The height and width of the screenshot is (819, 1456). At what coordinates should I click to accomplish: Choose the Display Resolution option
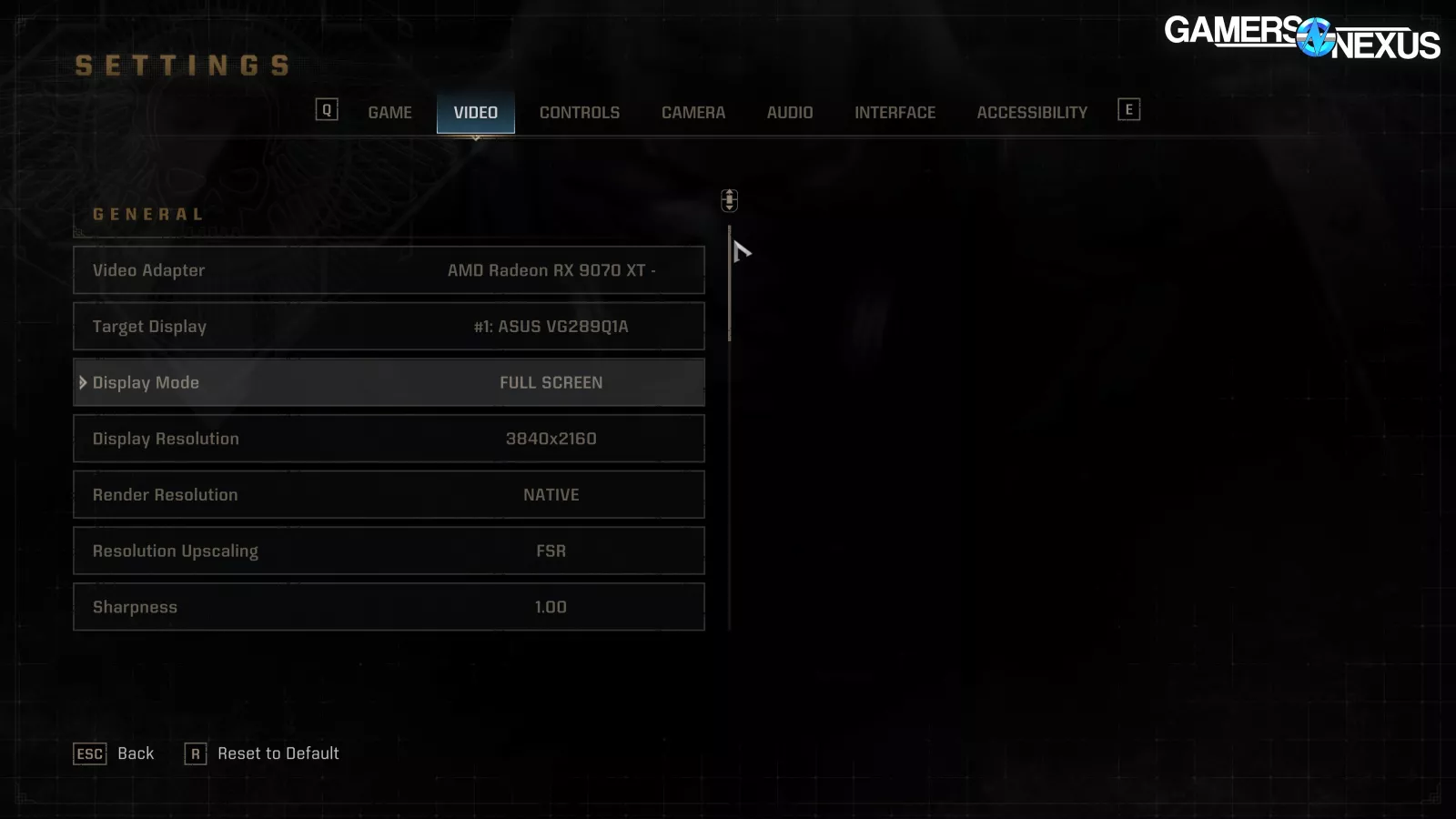389,439
